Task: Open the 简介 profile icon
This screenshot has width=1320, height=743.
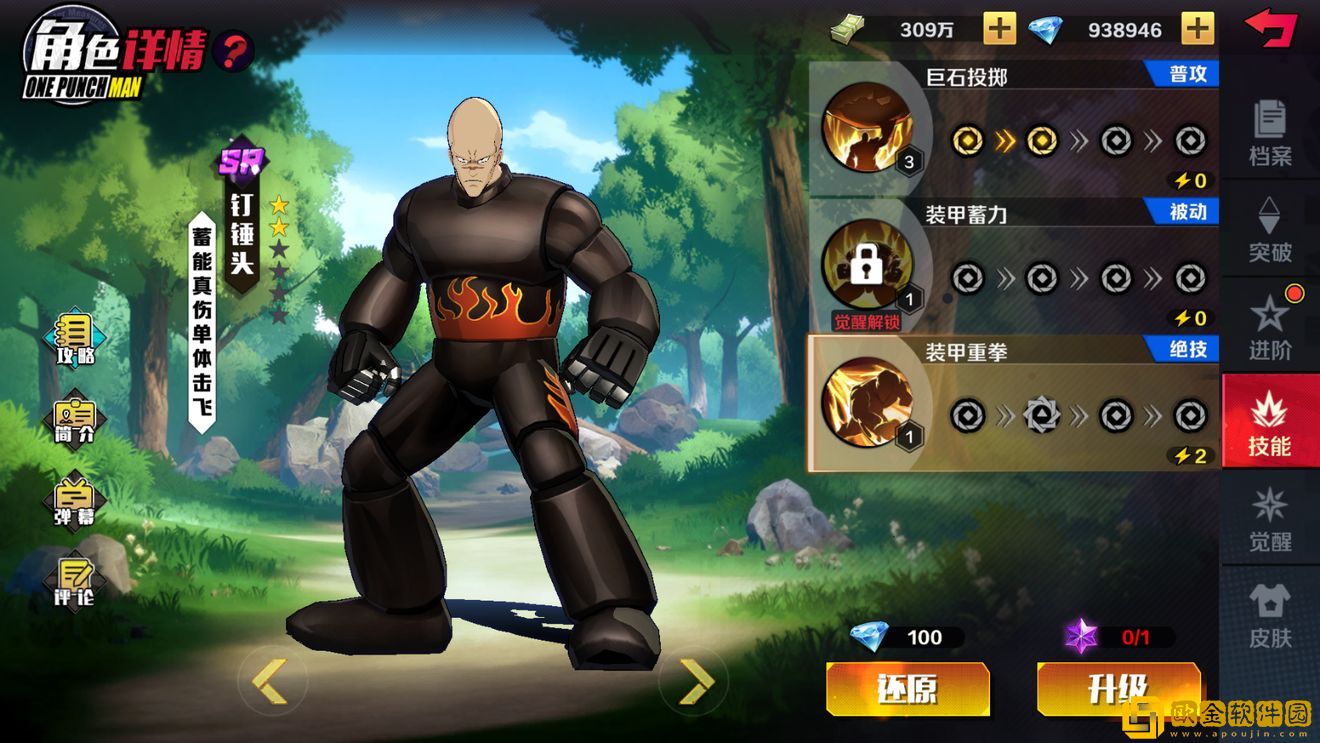Action: coord(75,420)
